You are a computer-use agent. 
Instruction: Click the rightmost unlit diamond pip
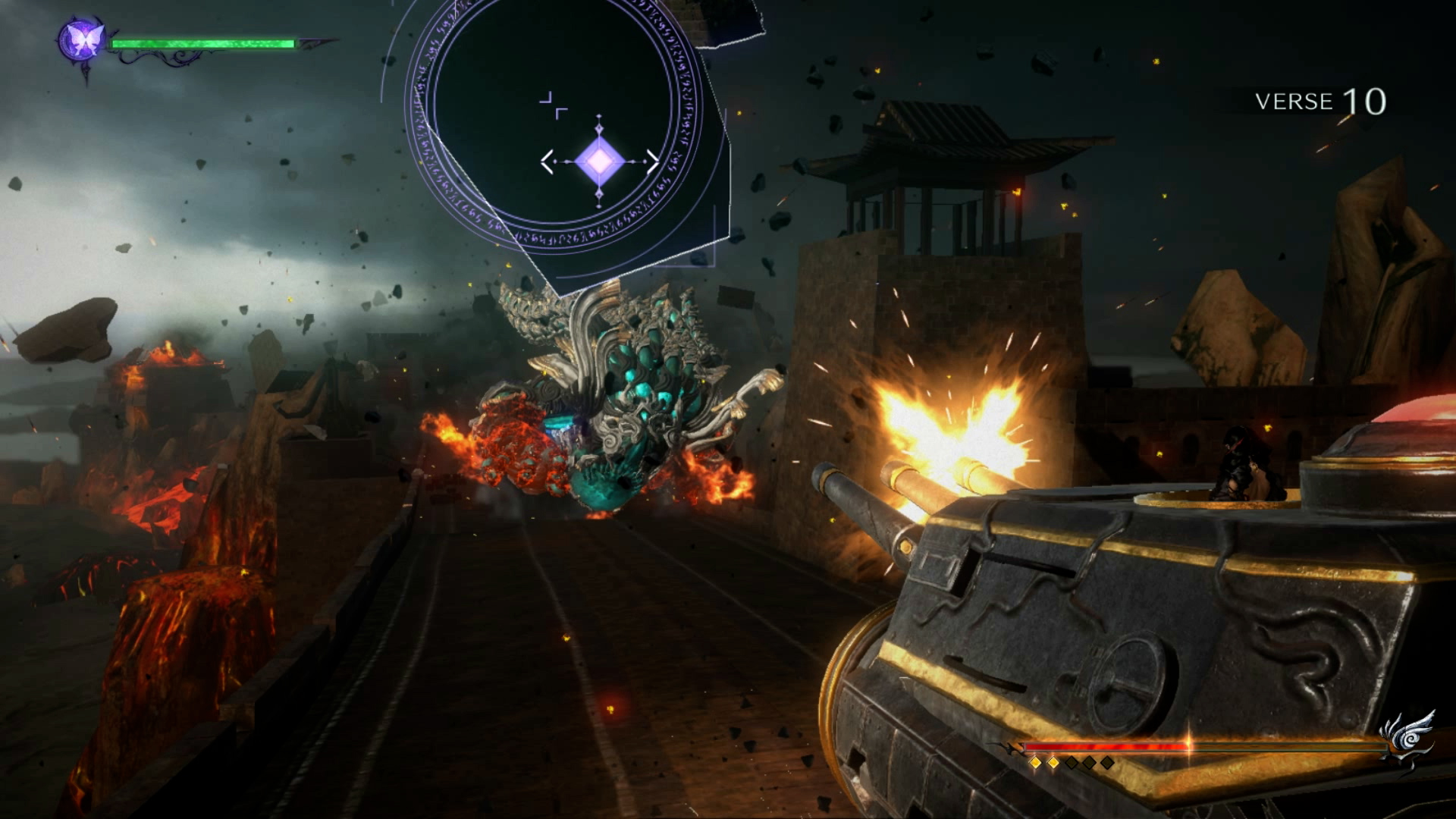coord(1108,761)
